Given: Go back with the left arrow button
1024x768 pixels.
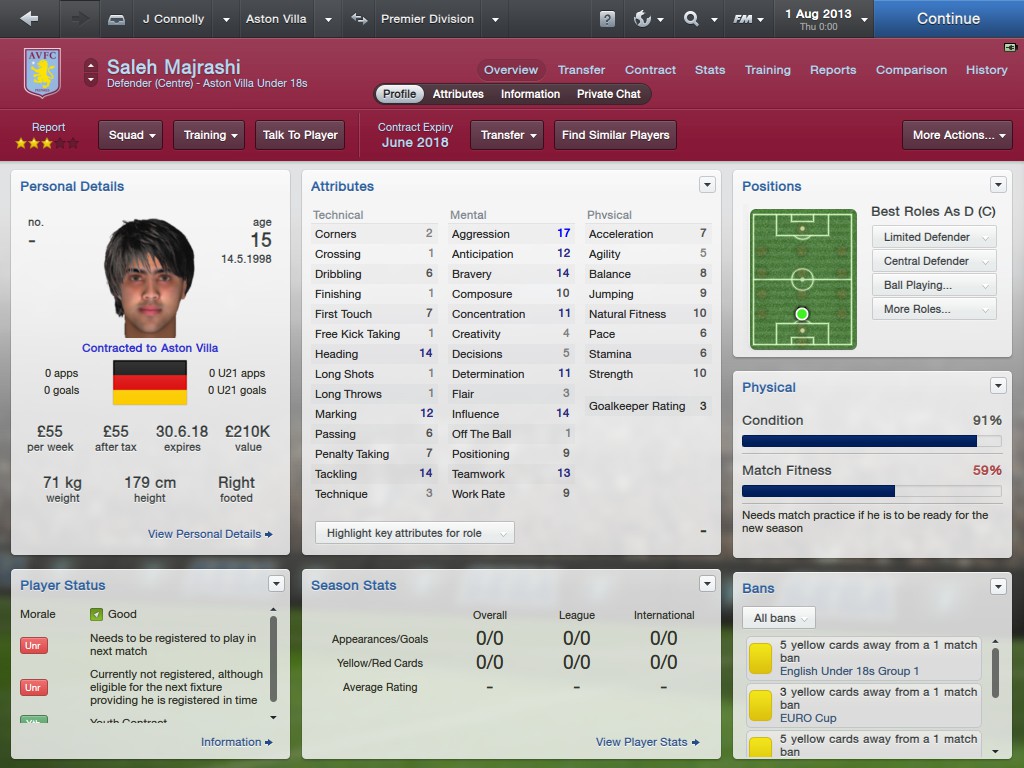Looking at the screenshot, I should pyautogui.click(x=29, y=18).
